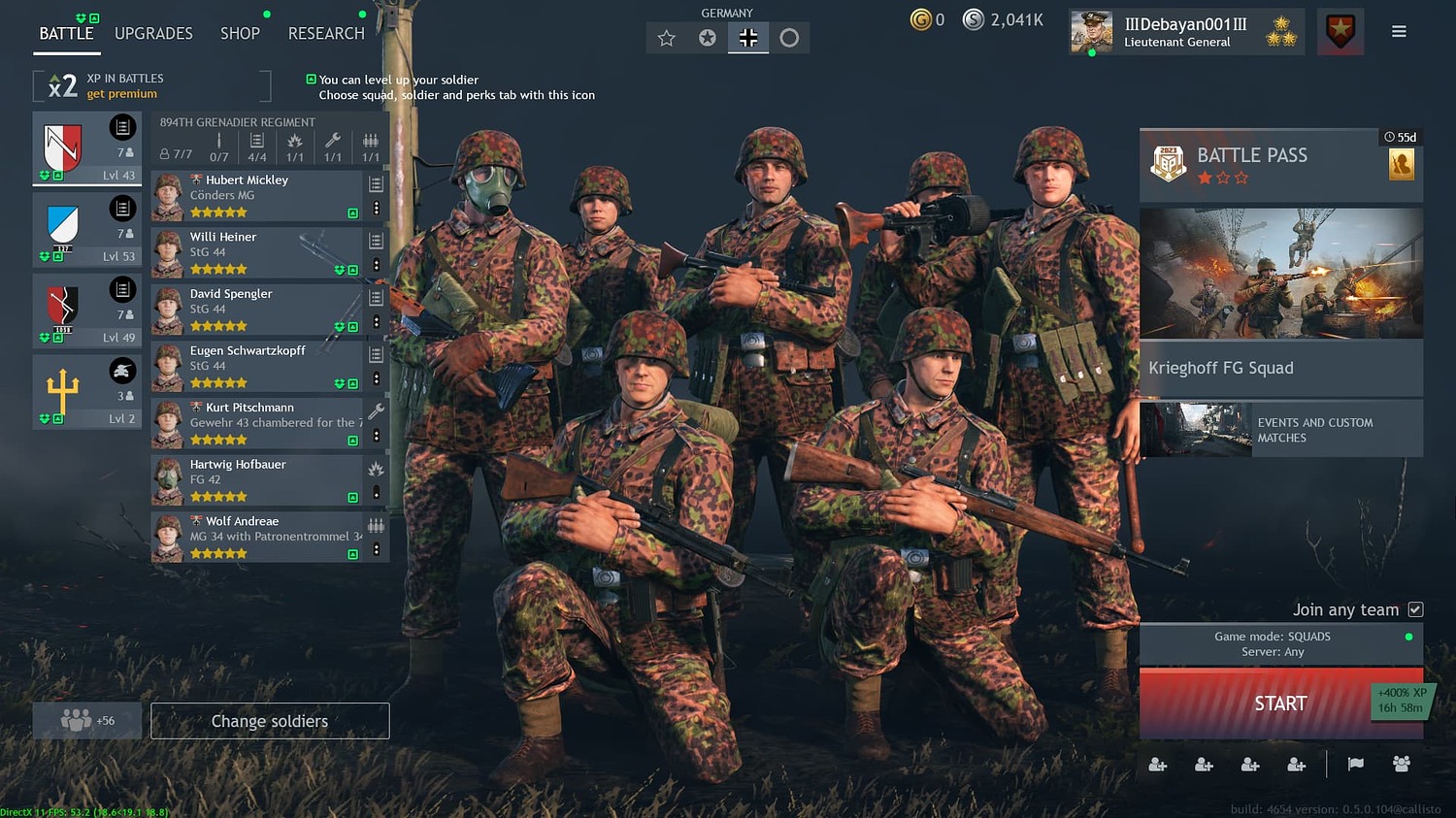Enable the Join any team checkbox
This screenshot has width=1456, height=818.
tap(1416, 609)
